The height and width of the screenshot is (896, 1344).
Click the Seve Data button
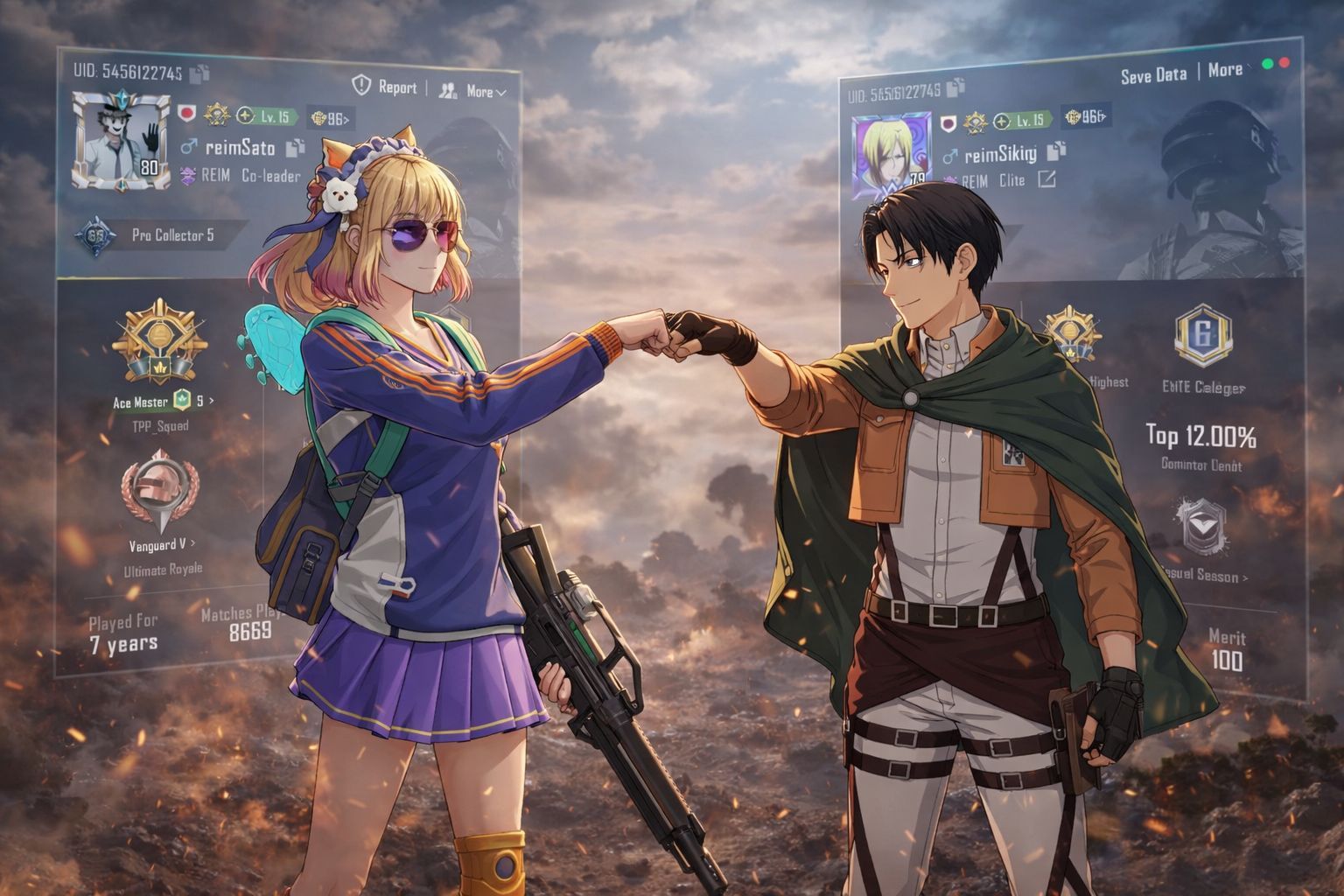(x=1153, y=75)
